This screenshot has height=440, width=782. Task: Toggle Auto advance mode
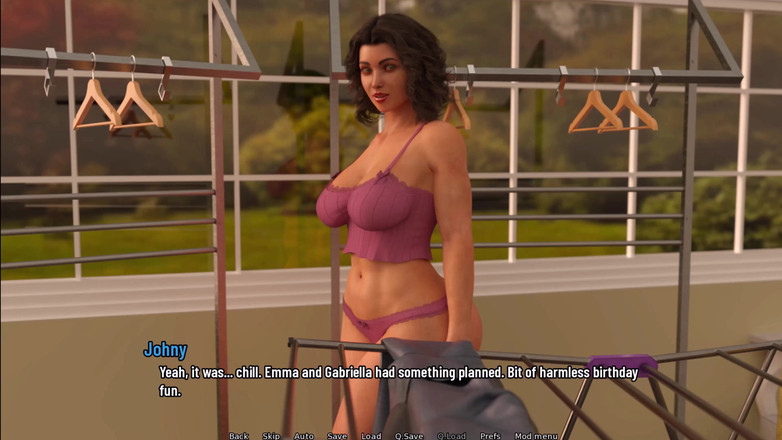(303, 435)
